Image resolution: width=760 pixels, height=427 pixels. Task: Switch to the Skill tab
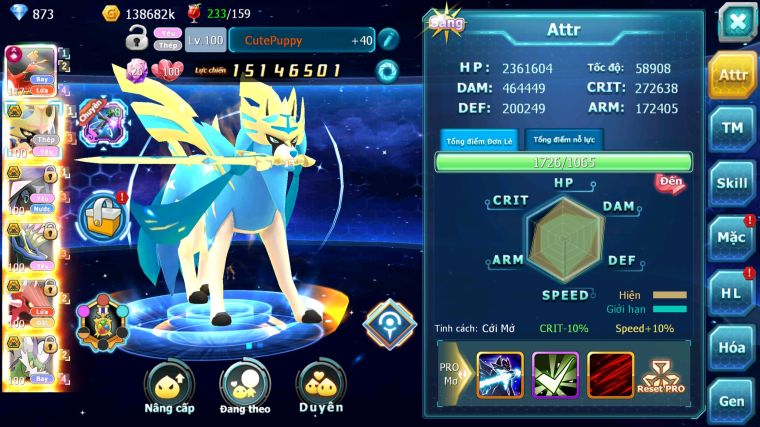pyautogui.click(x=733, y=183)
